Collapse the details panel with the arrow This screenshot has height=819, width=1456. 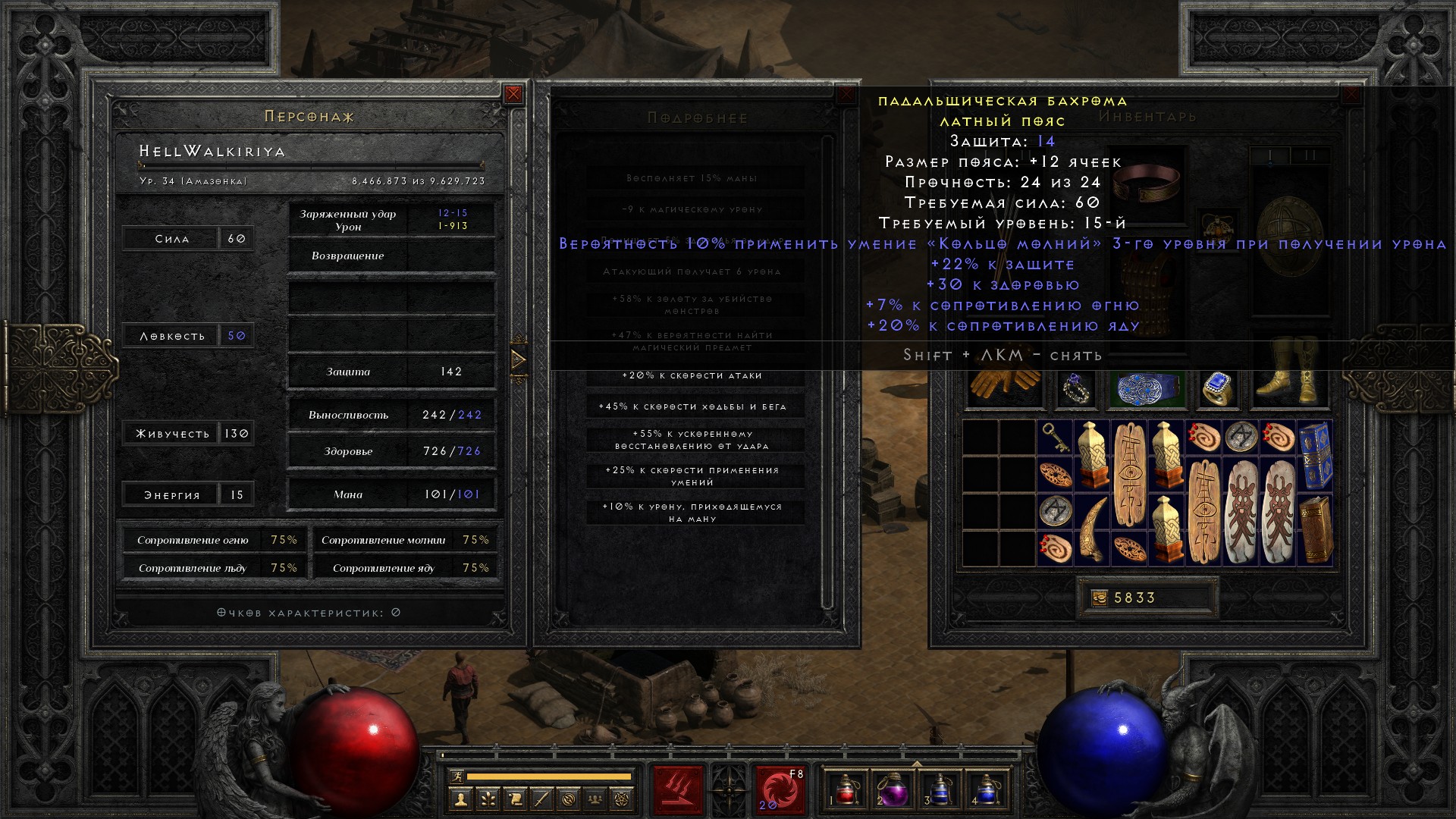click(x=519, y=359)
